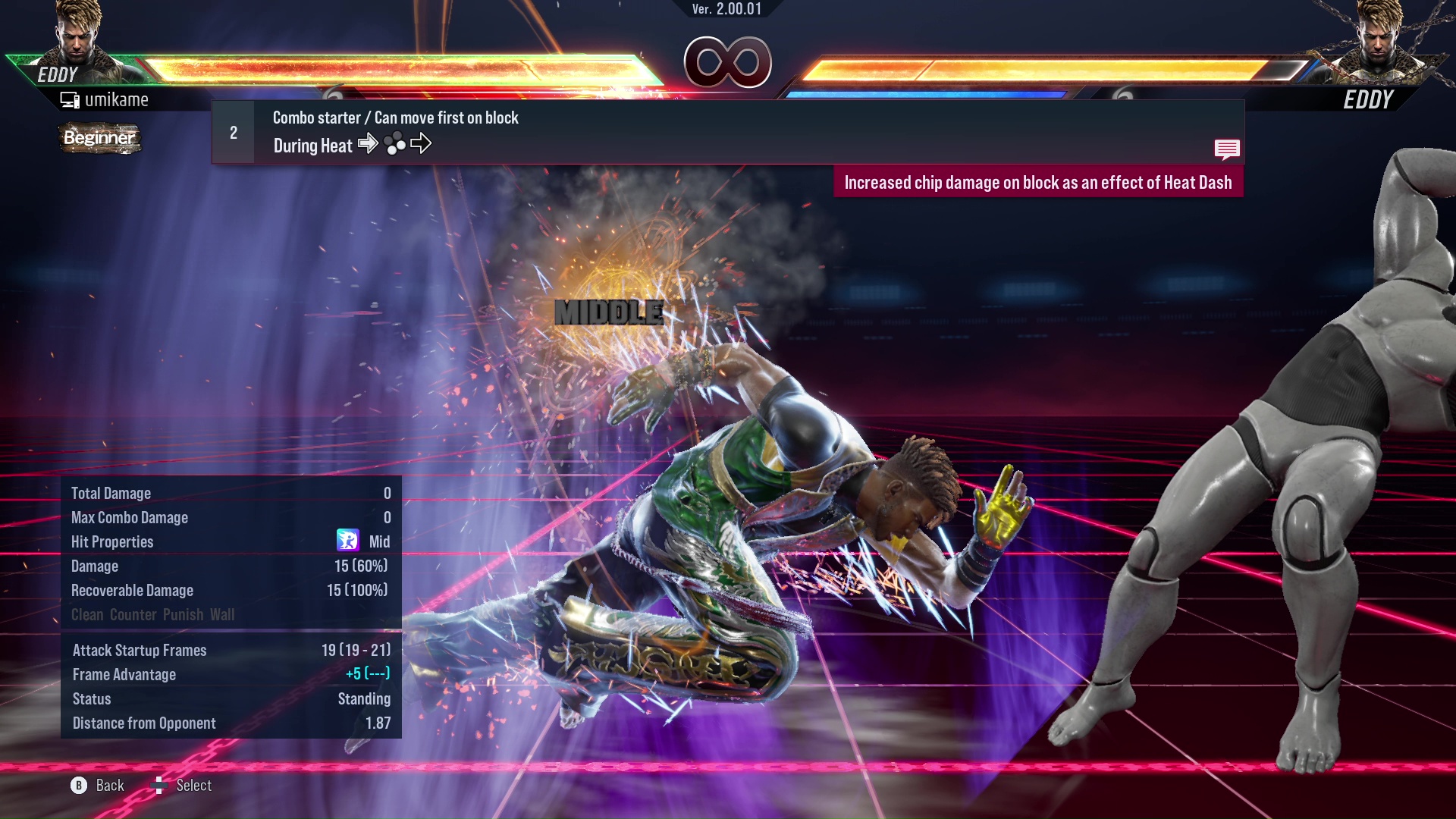Select the Beginner rank emblem
This screenshot has width=1456, height=819.
click(x=99, y=138)
